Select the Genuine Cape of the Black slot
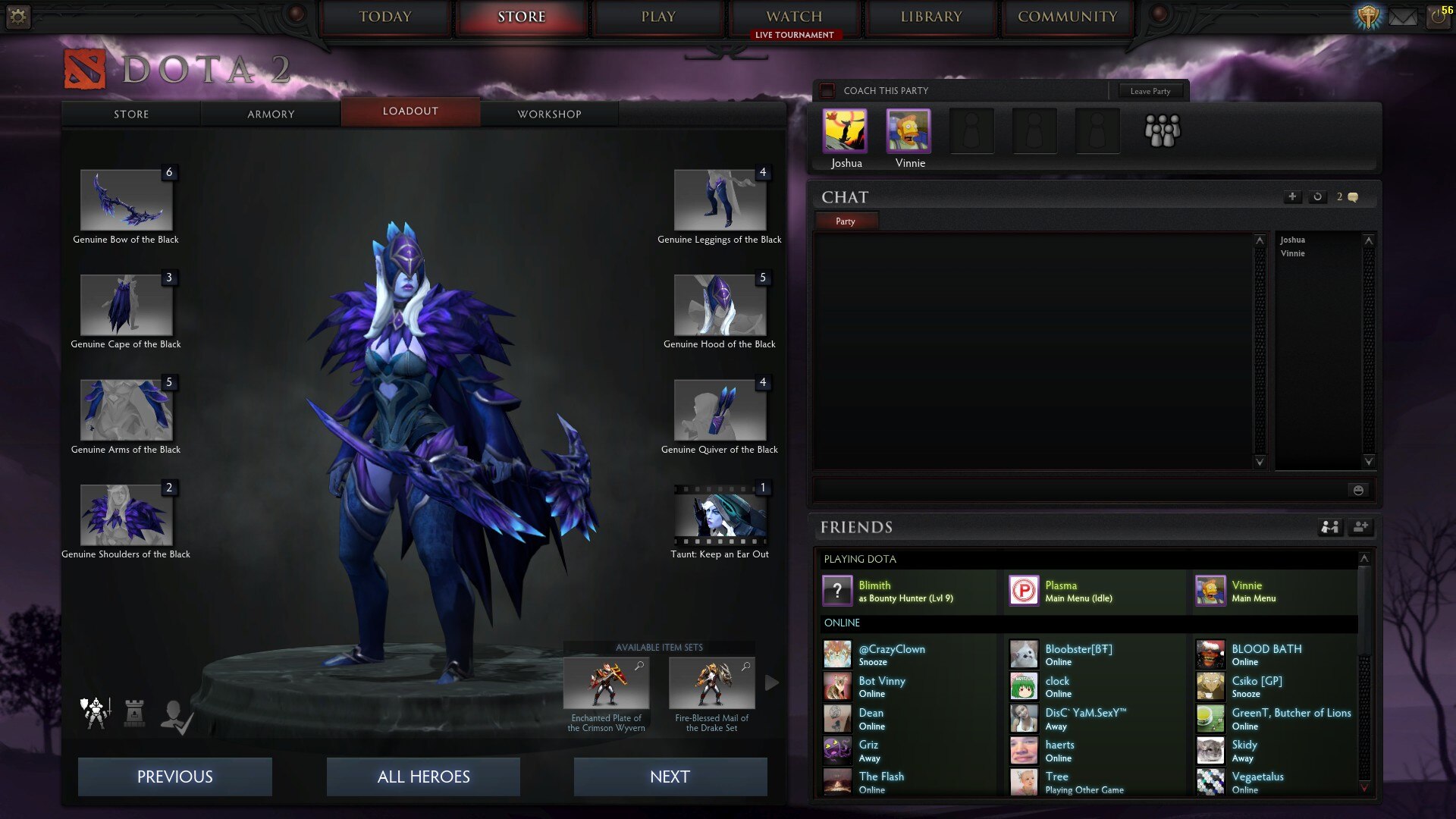The height and width of the screenshot is (819, 1456). click(x=126, y=305)
